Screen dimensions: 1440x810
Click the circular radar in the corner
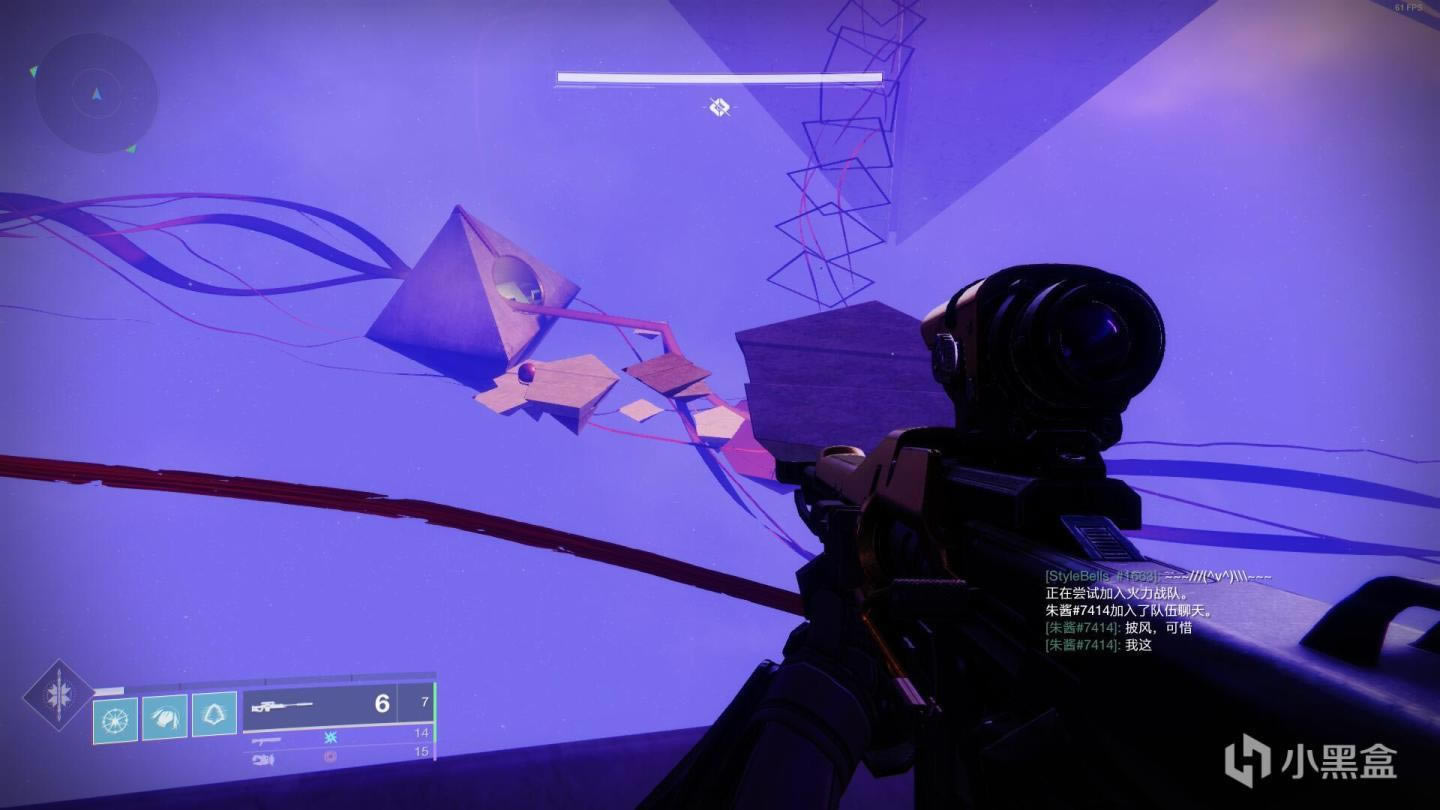[x=96, y=93]
